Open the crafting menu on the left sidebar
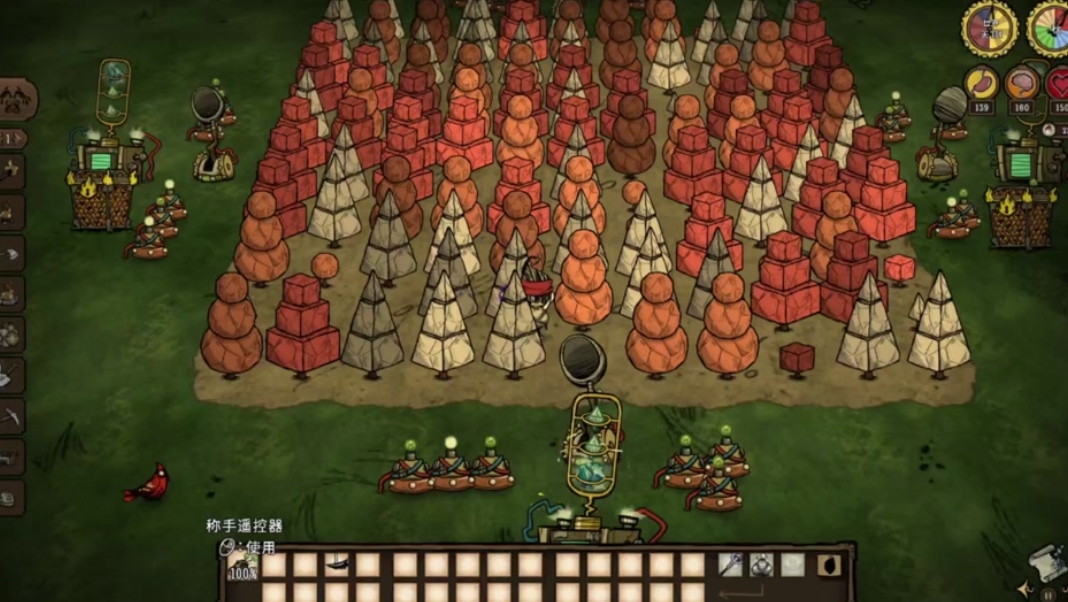 (x=17, y=100)
